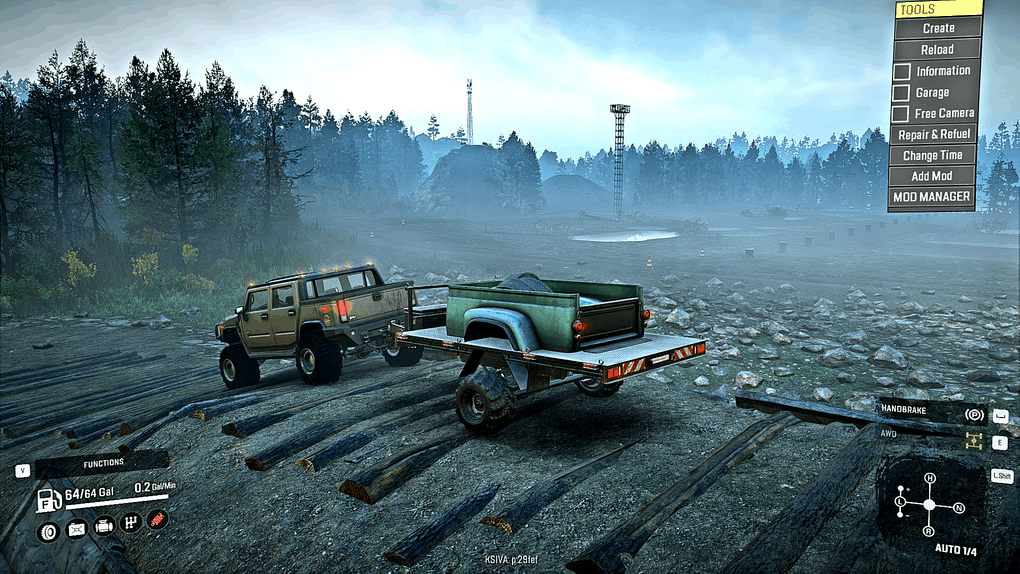
Task: Click the tire status icon
Action: [x=47, y=531]
